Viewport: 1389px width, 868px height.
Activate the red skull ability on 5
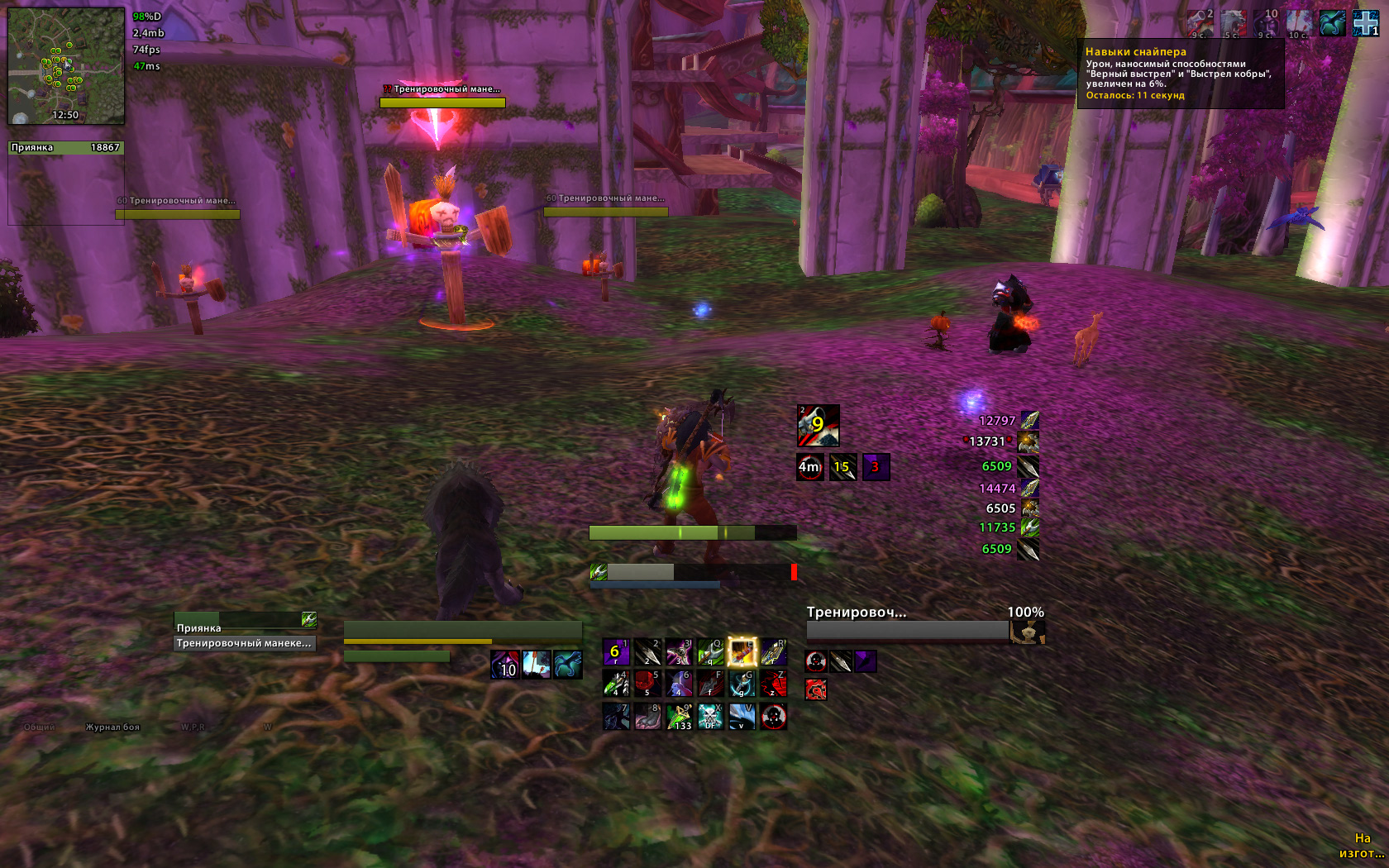click(647, 684)
